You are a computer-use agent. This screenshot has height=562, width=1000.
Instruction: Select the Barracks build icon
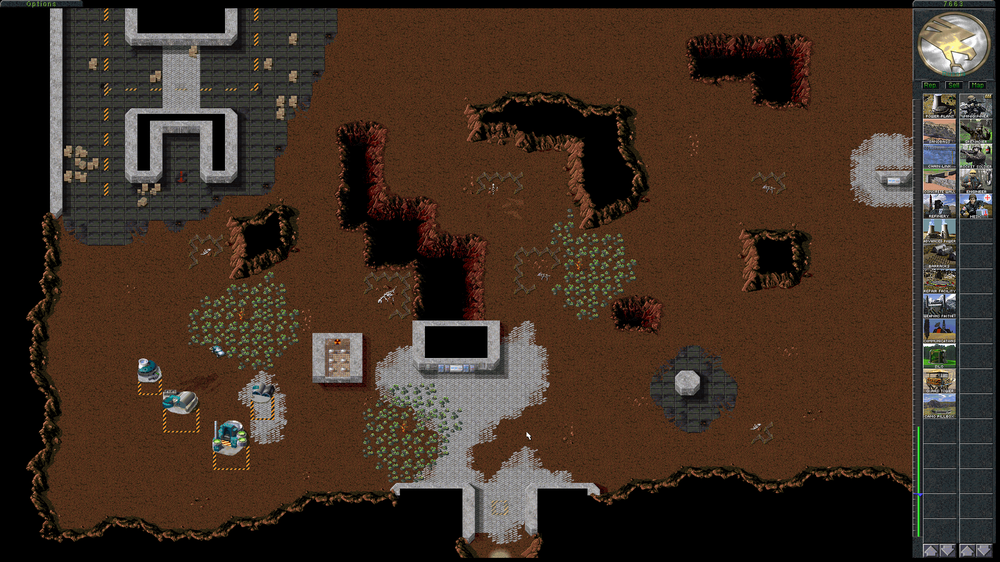pos(940,257)
